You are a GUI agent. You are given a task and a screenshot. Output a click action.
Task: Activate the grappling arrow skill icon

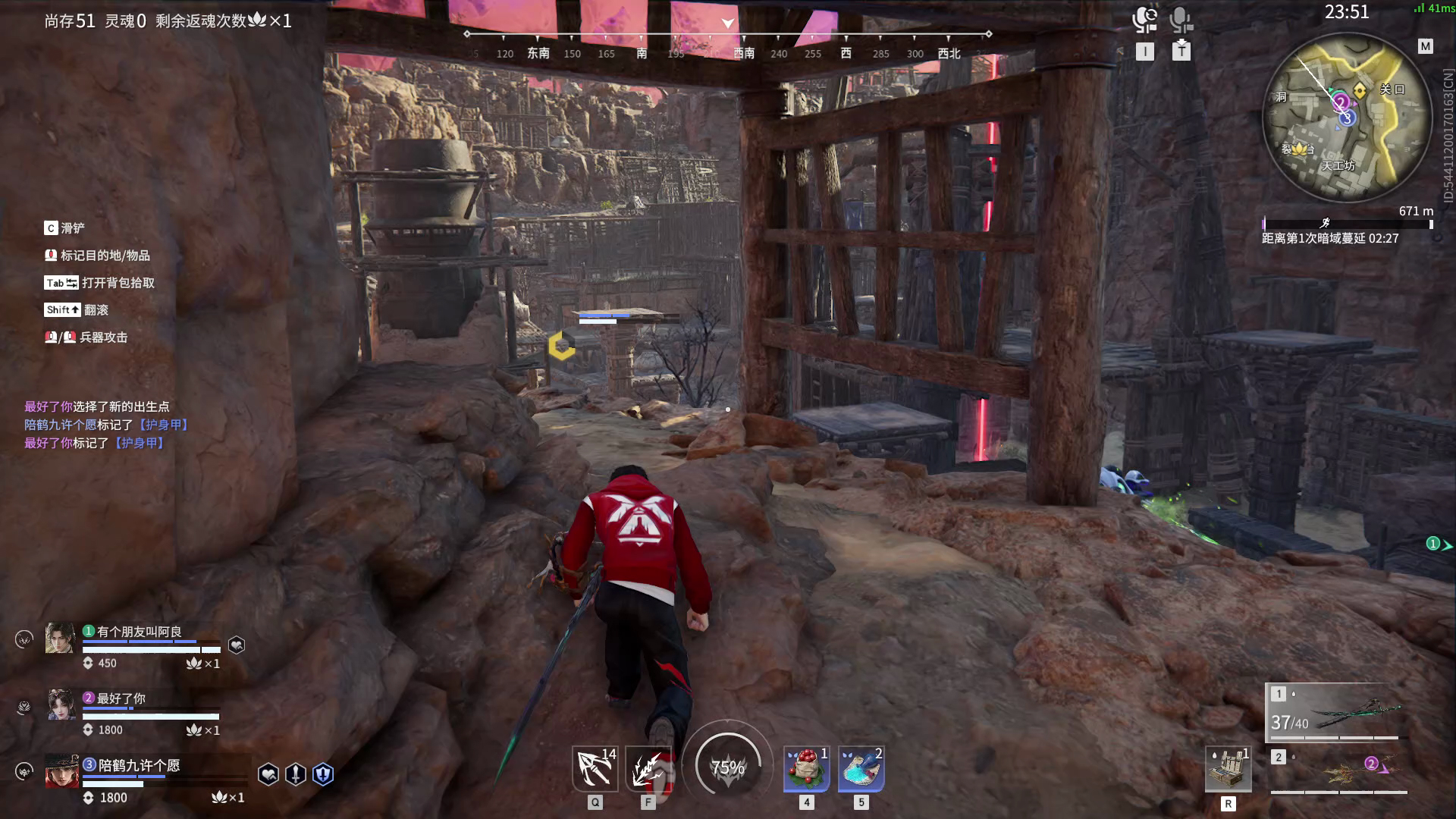595,768
